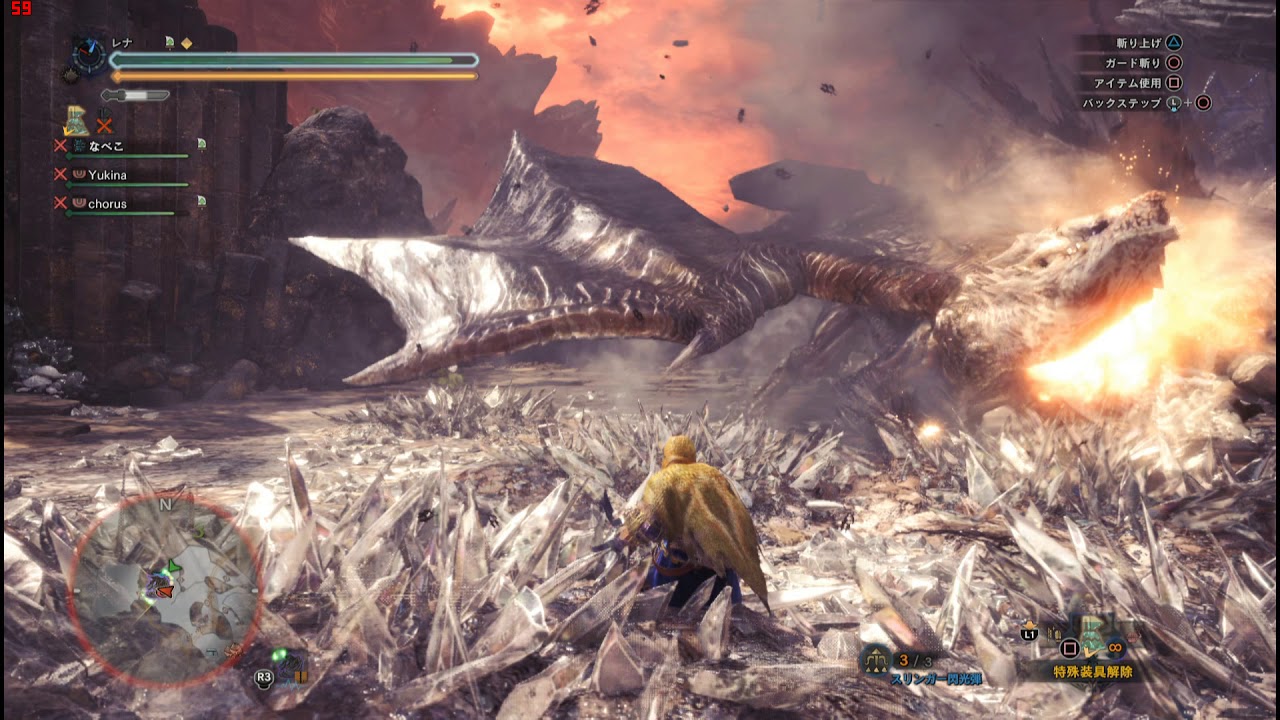Screen dimensions: 1280x720
Task: Click the quest timer clock icon
Action: (89, 54)
